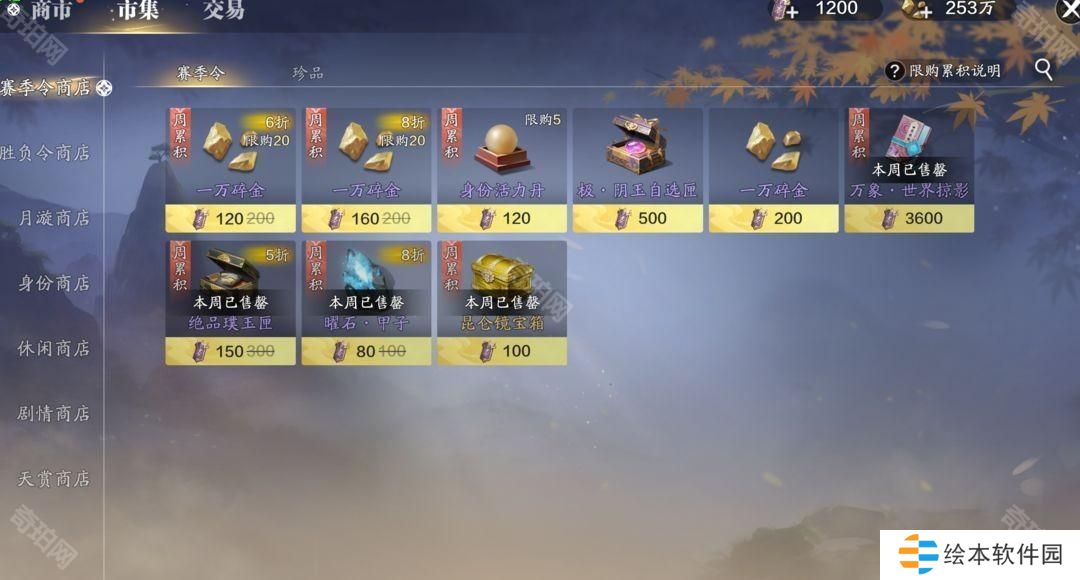Viewport: 1080px width, 580px height.
Task: Switch to the 商市 top tab
Action: 52,10
